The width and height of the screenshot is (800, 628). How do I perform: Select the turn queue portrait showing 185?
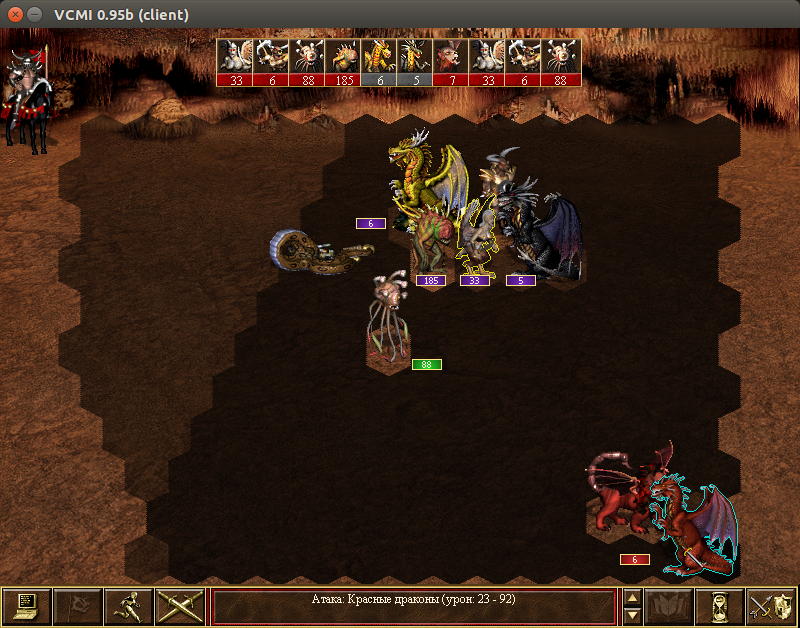coord(344,62)
